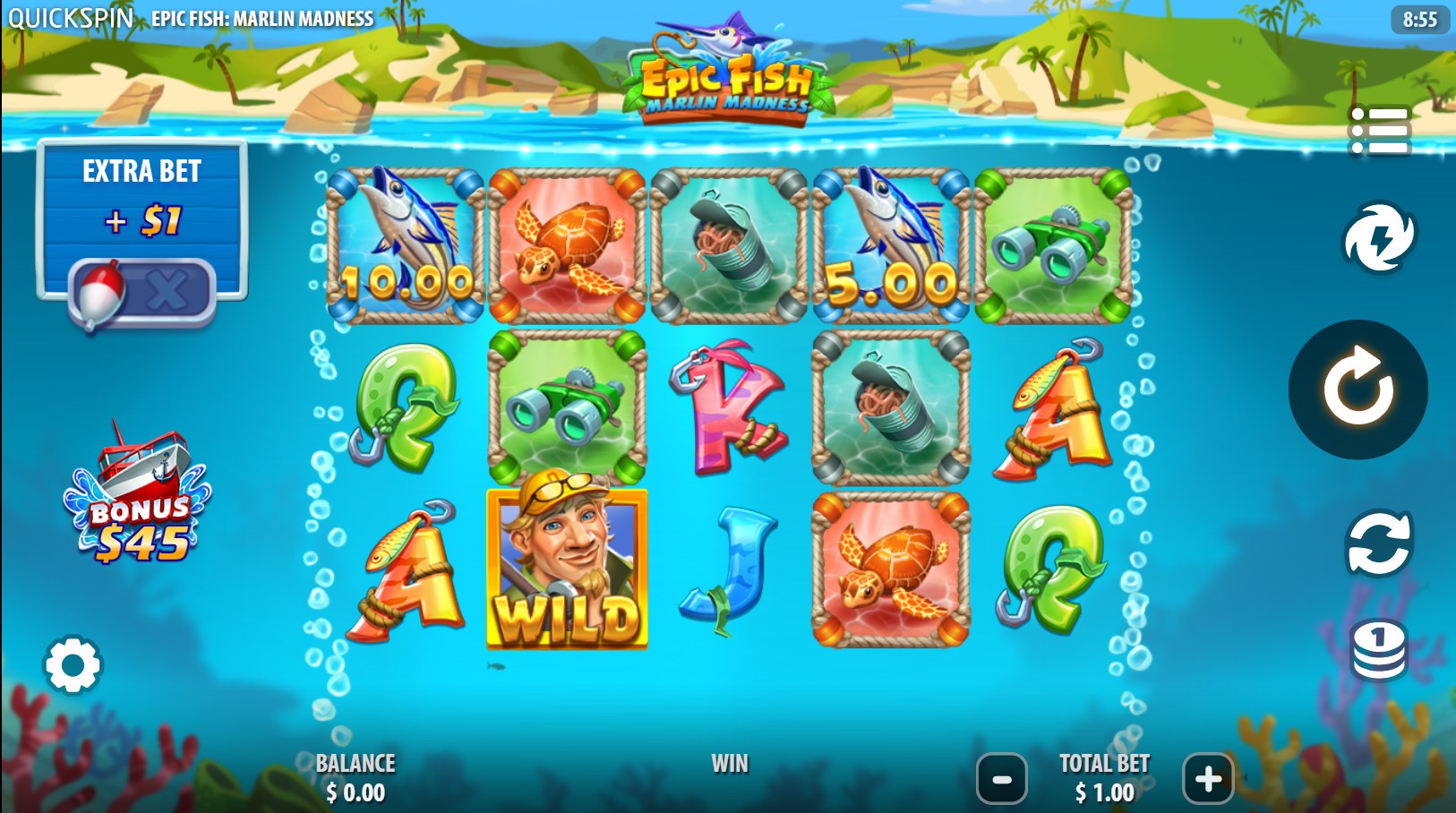
Task: Click the Balance $0.00 display
Action: click(355, 777)
